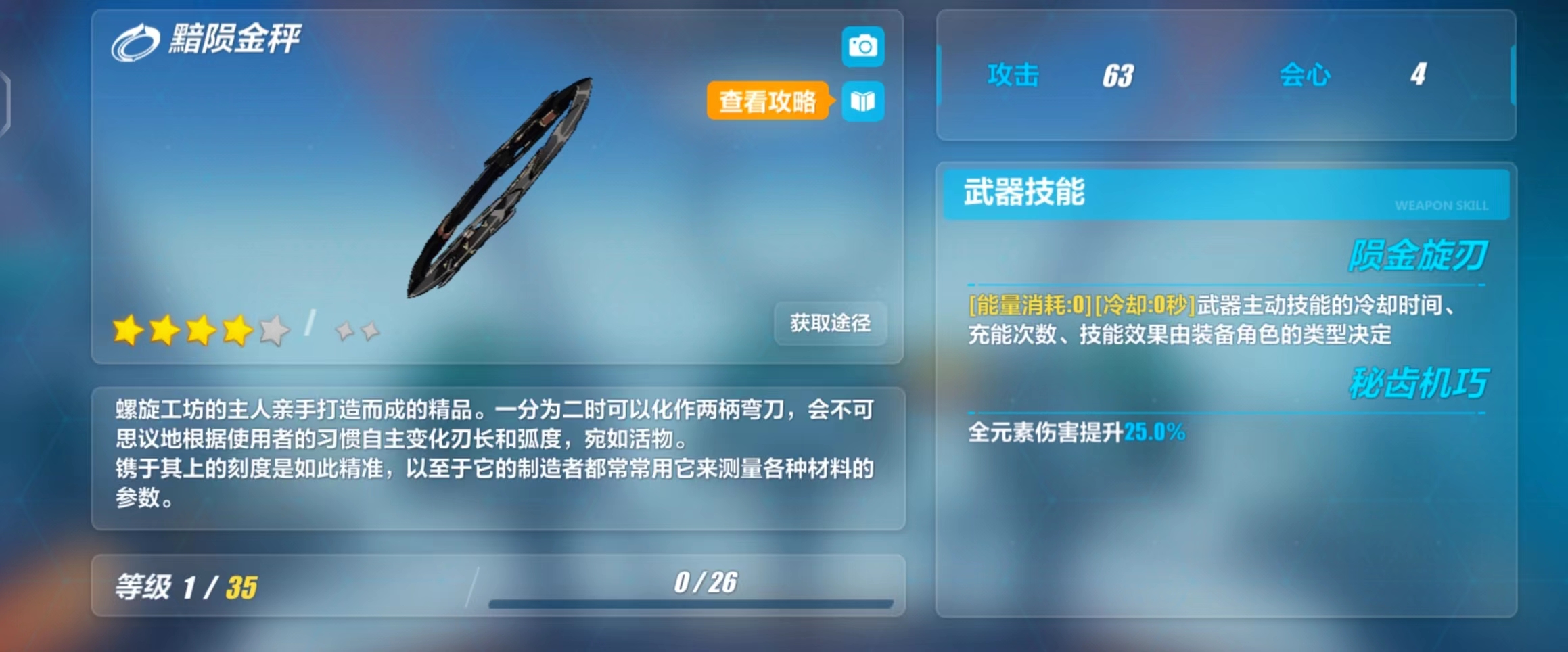
Task: Open the 获取途径 acquisition sources
Action: [x=830, y=323]
